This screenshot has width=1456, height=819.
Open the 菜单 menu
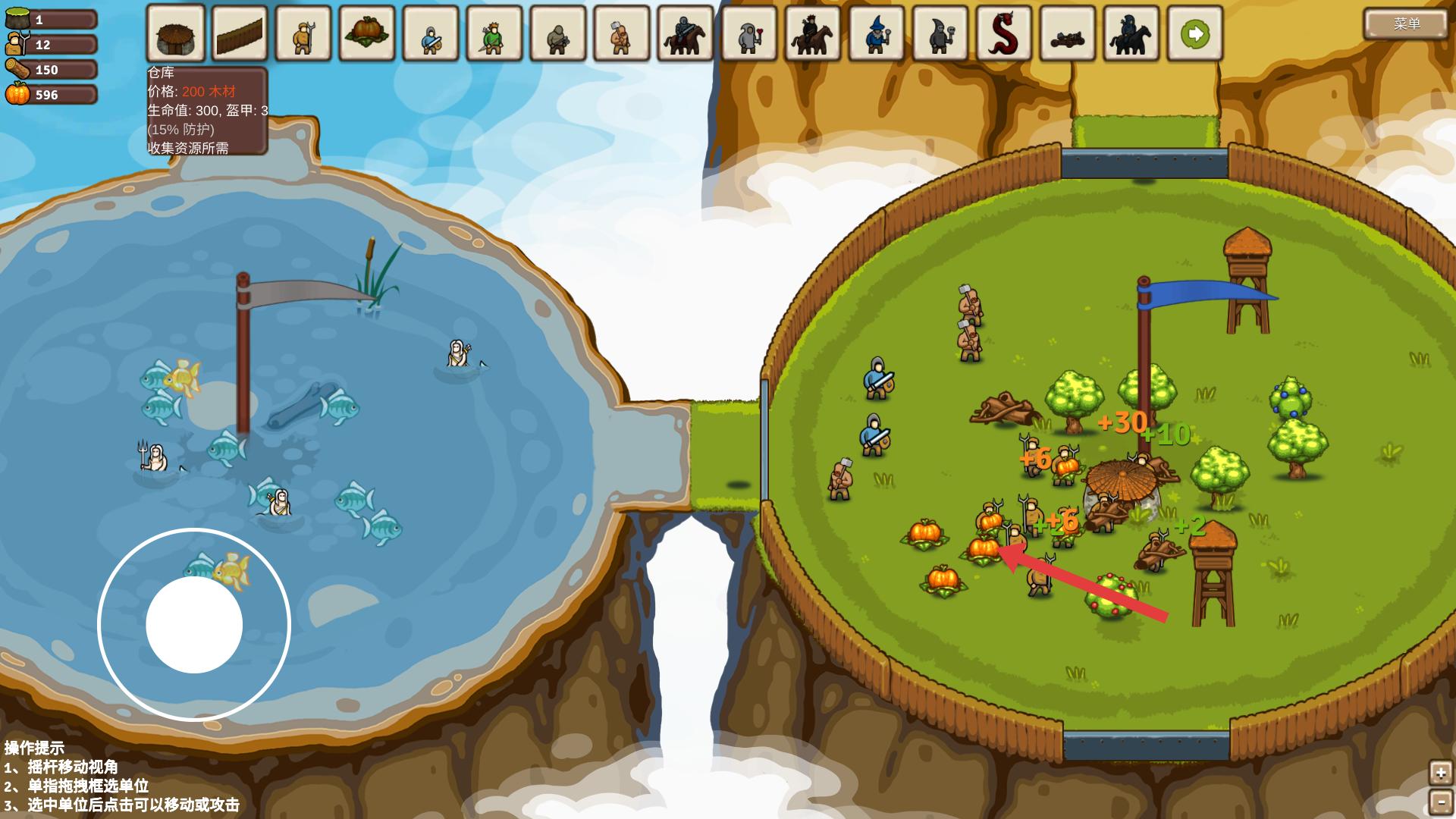pos(1406,24)
